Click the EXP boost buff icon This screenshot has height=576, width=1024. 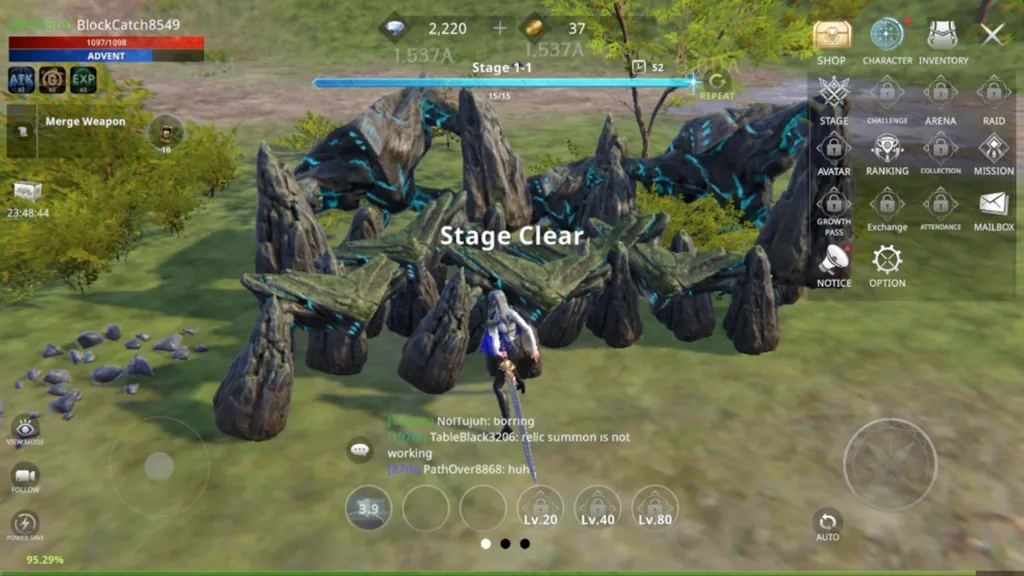(84, 80)
